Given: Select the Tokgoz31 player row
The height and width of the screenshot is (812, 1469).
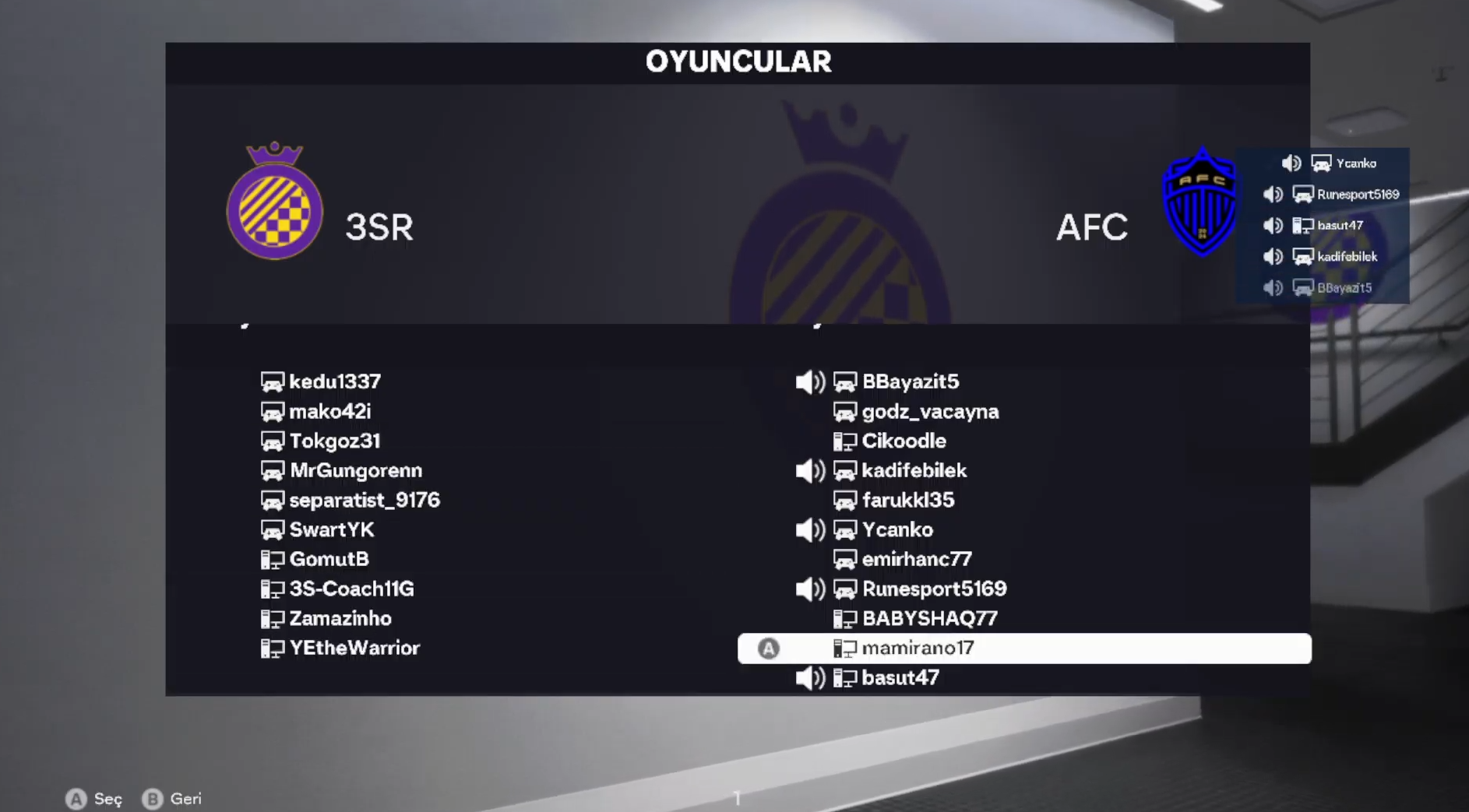Looking at the screenshot, I should (x=334, y=441).
